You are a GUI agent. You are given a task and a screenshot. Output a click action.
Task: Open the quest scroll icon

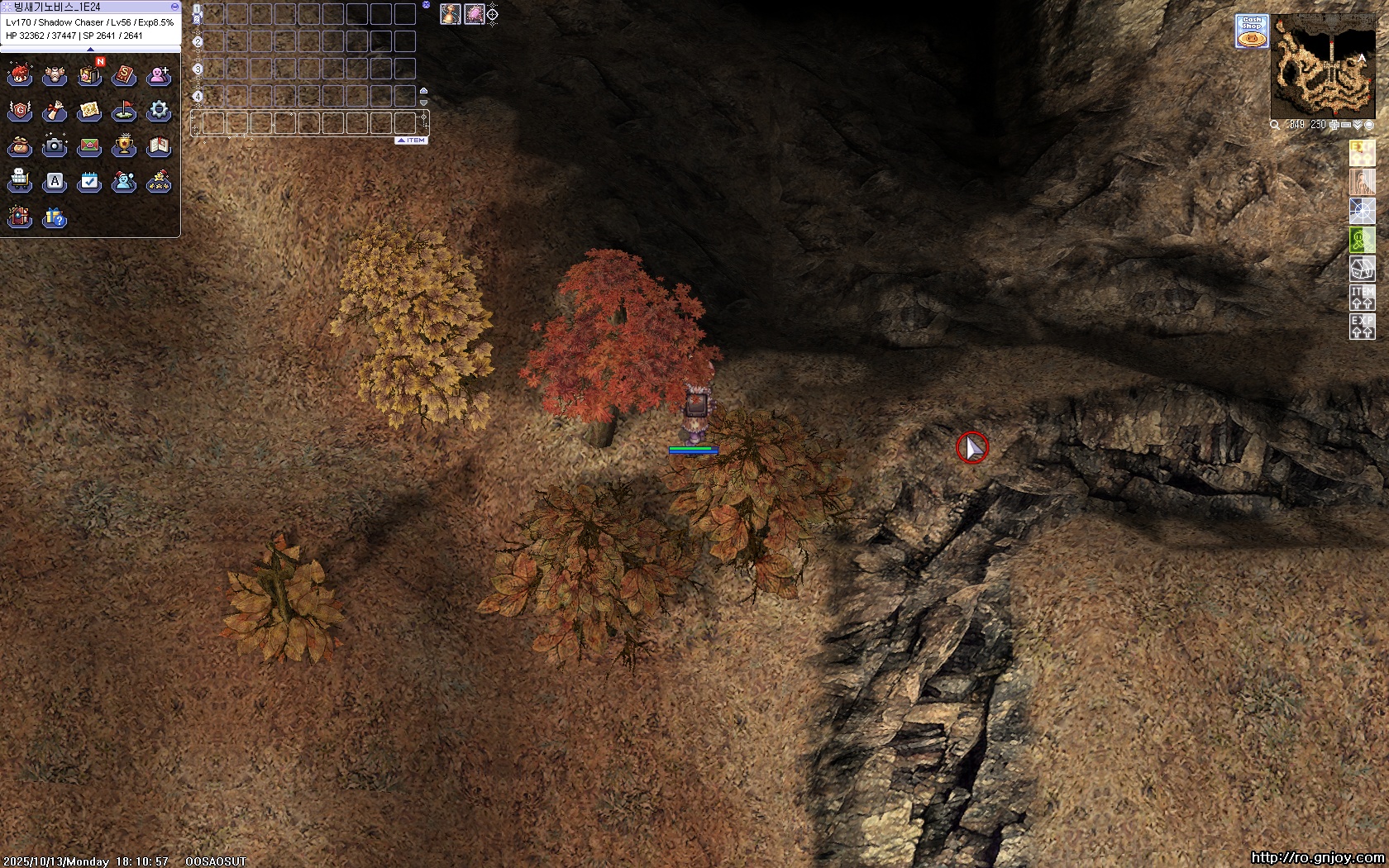(55, 111)
